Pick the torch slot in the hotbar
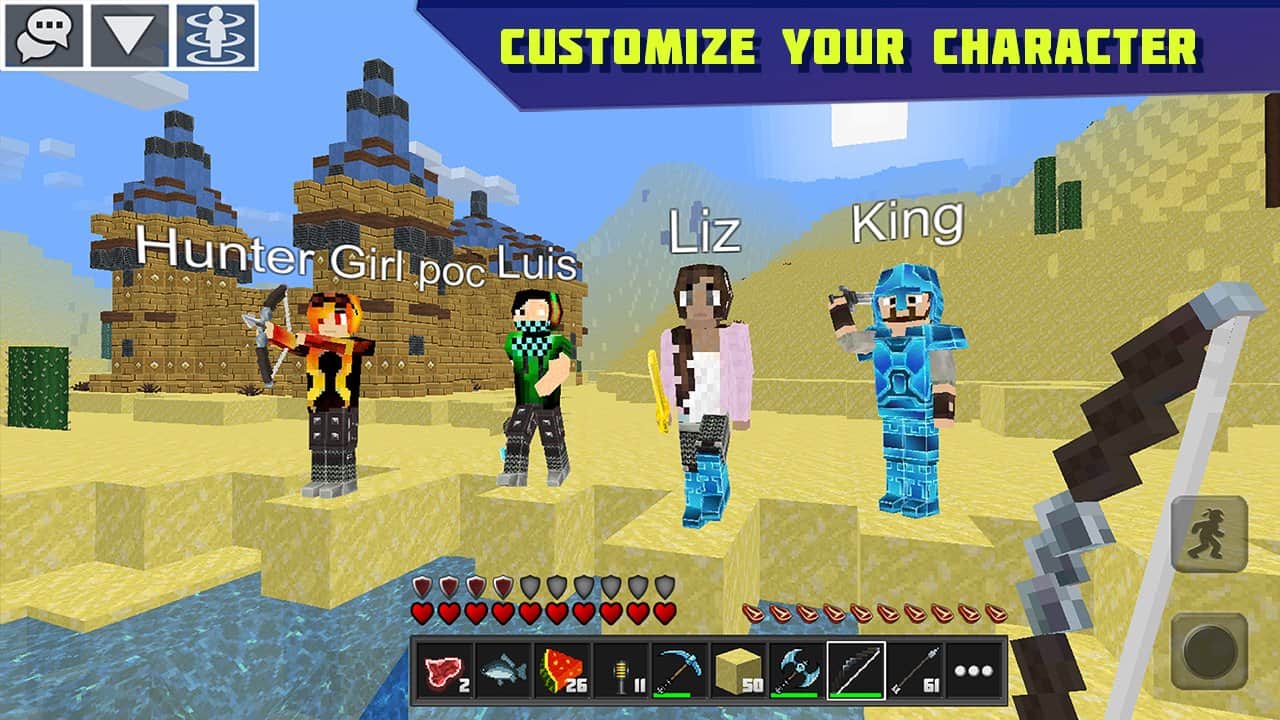 coord(620,671)
